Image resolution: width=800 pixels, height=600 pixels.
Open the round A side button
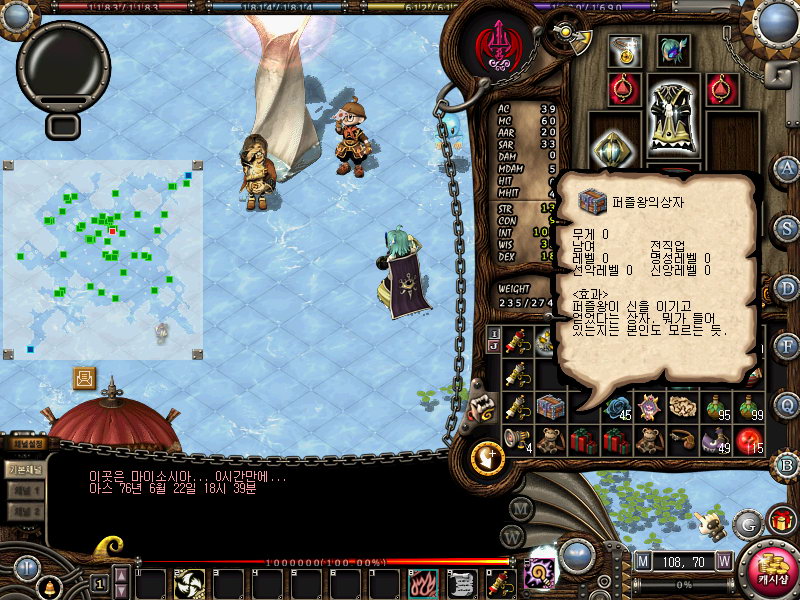pos(787,168)
